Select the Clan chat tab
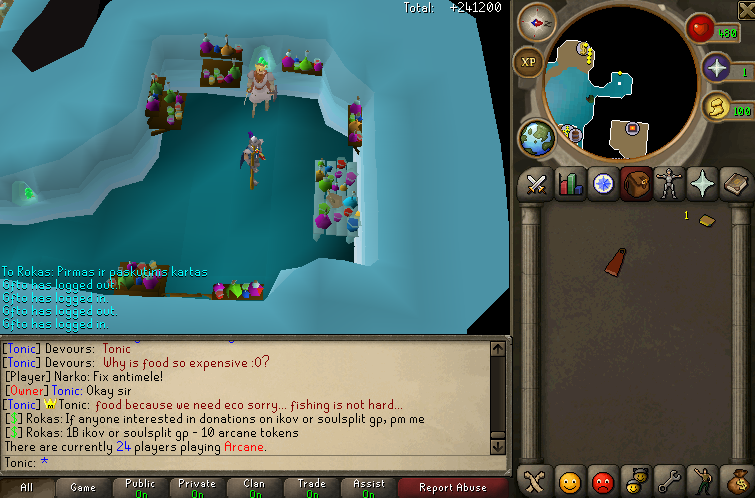The image size is (755, 498). pyautogui.click(x=254, y=487)
